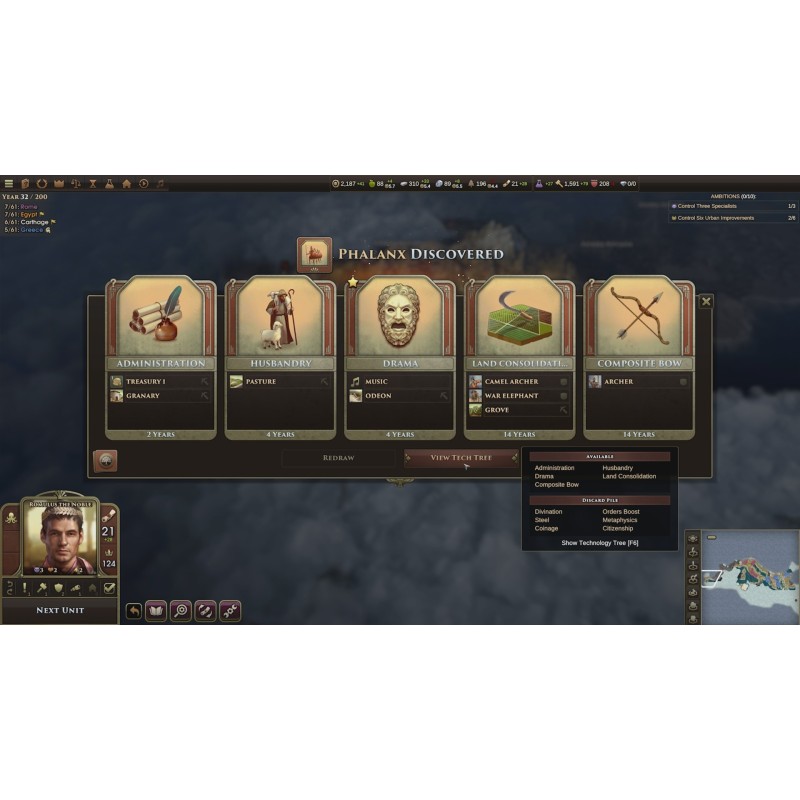Click the eye icon beside the minimap

click(692, 537)
